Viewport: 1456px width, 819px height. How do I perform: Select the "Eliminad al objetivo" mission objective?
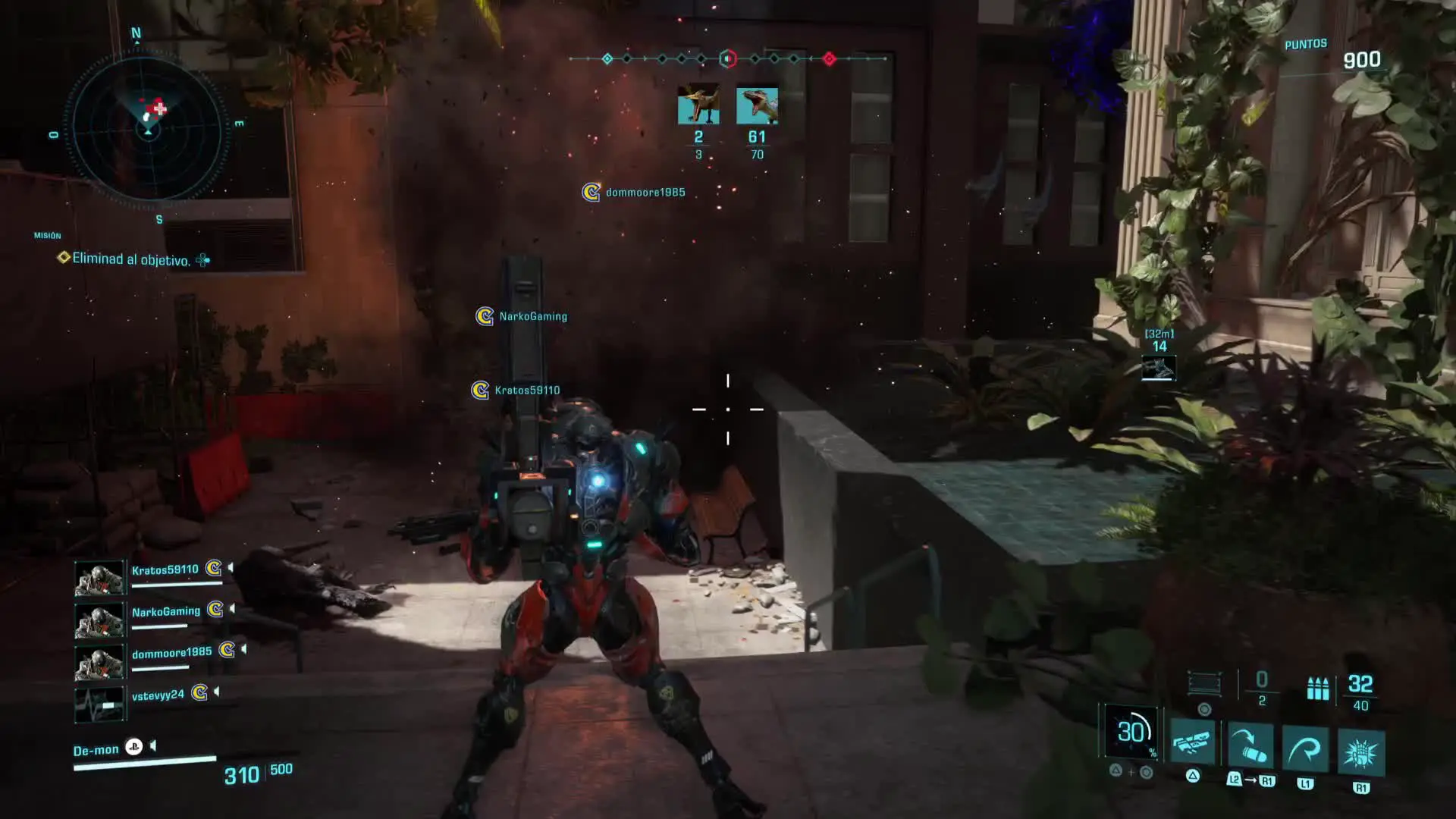[130, 259]
